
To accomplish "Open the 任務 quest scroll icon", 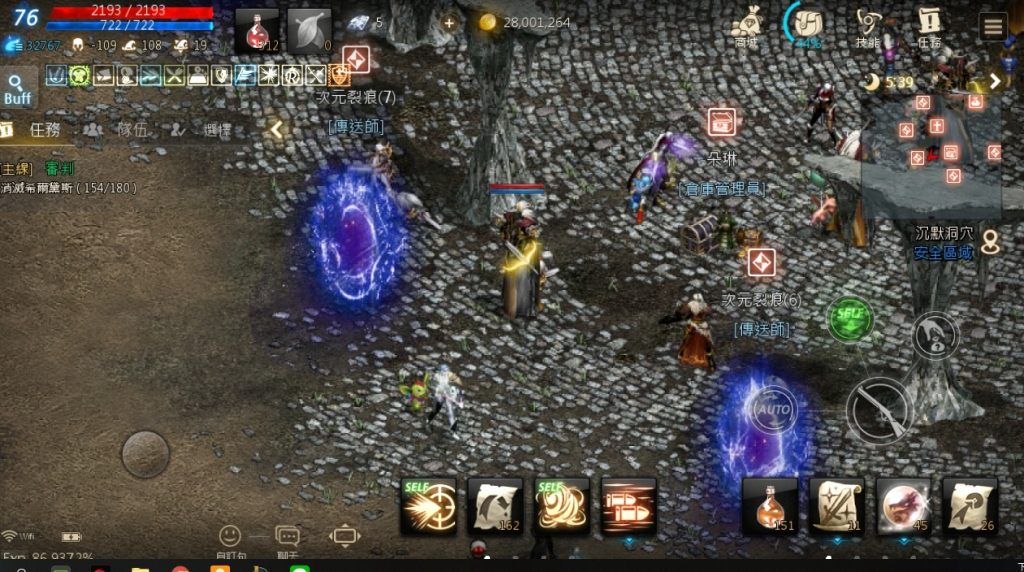I will 929,25.
